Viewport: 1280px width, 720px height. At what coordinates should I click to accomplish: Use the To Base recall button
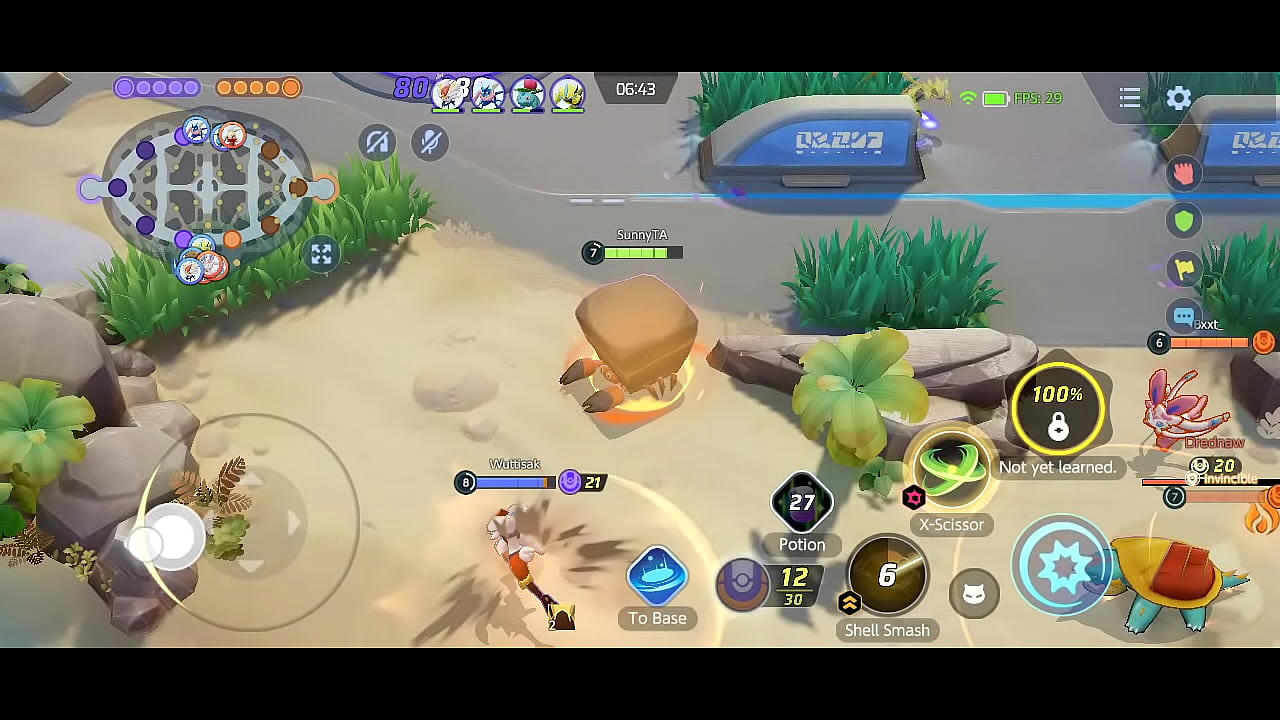point(657,578)
